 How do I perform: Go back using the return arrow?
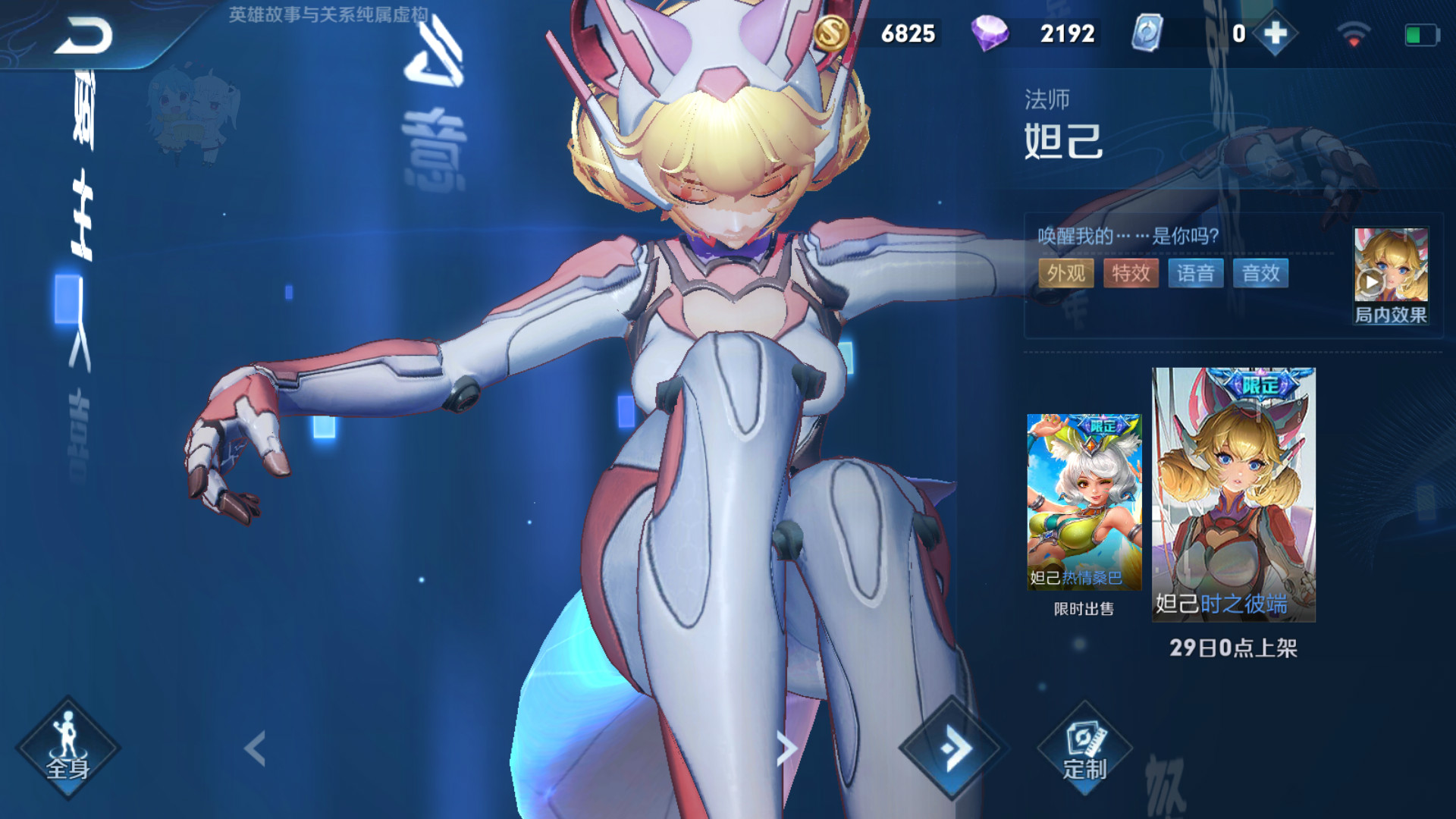coord(83,36)
